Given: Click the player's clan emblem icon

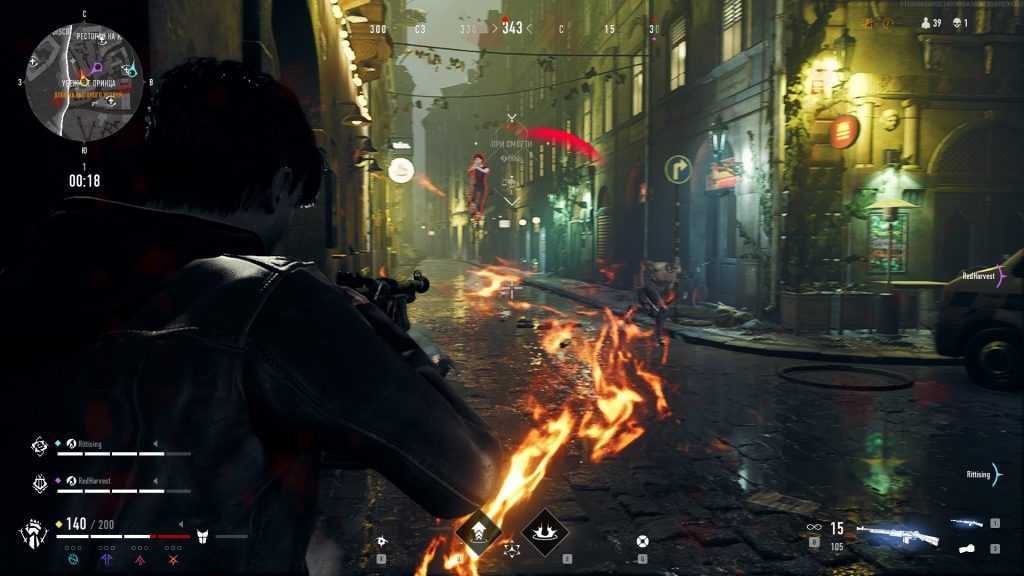Looking at the screenshot, I should (33, 531).
